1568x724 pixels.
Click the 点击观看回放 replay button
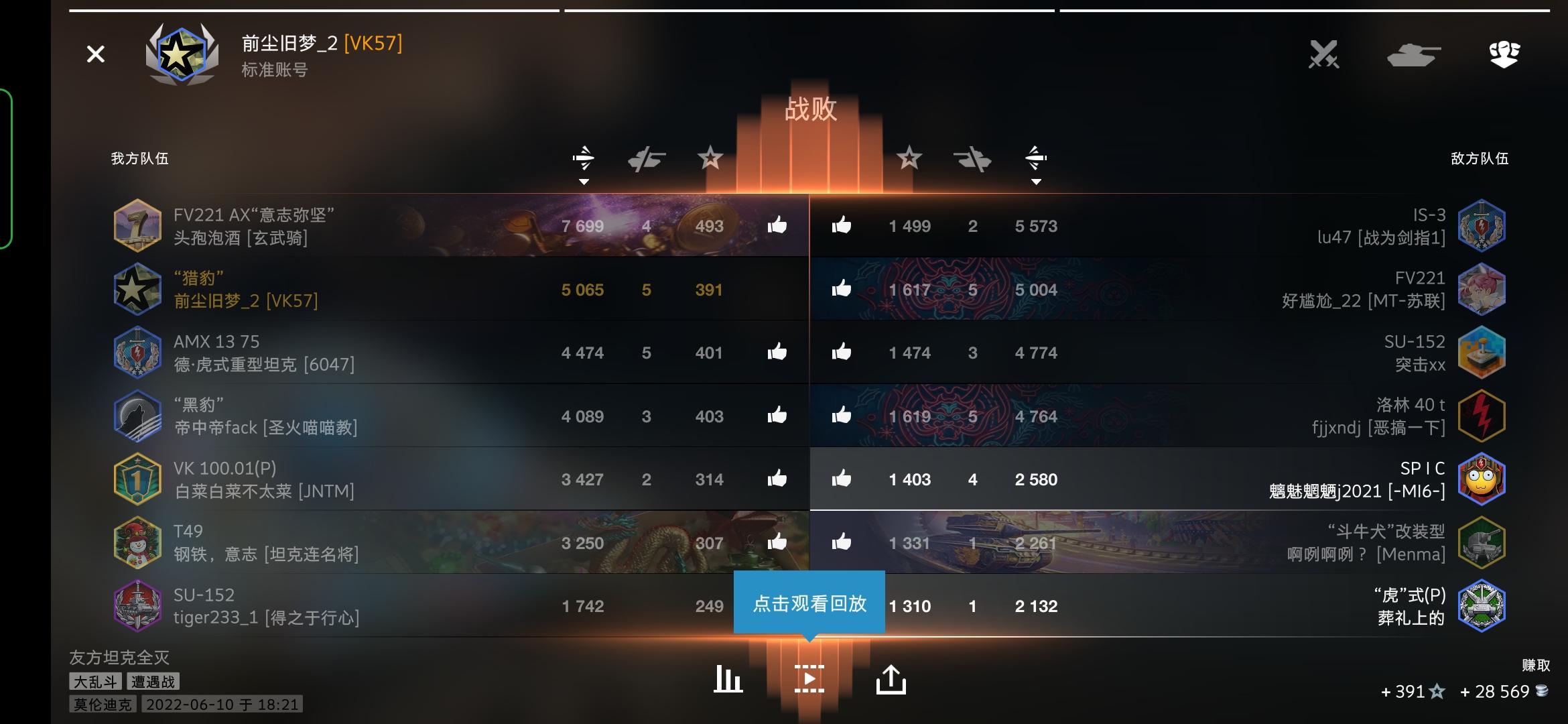point(810,602)
